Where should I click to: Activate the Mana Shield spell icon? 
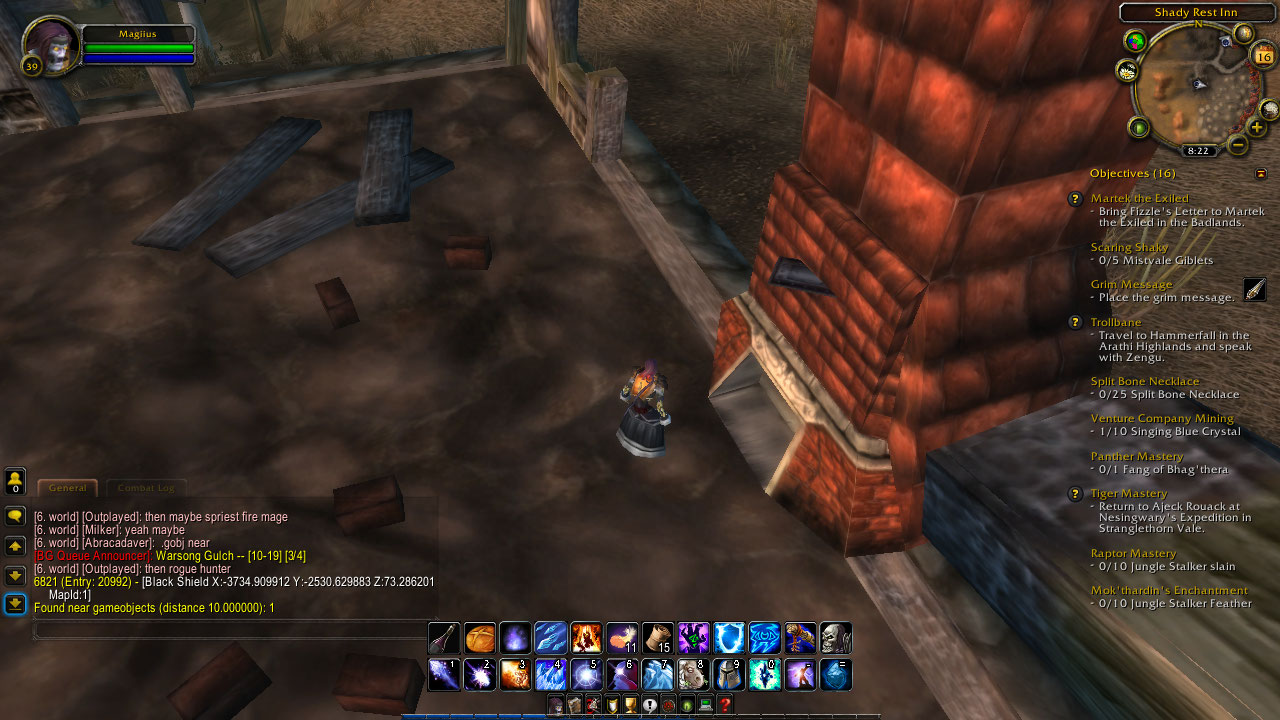click(730, 638)
